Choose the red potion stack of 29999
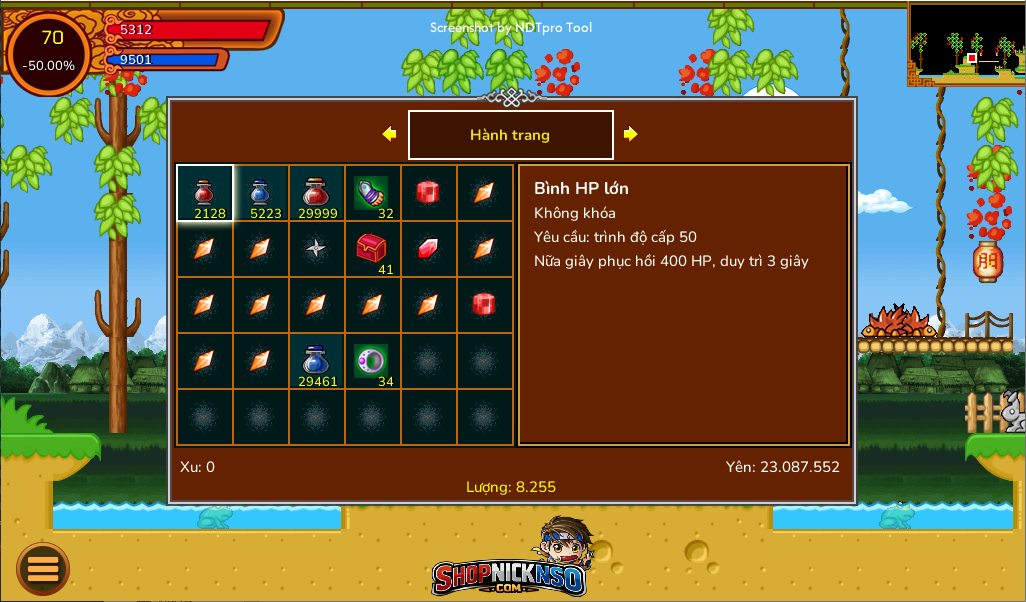Viewport: 1026px width, 602px height. 317,193
